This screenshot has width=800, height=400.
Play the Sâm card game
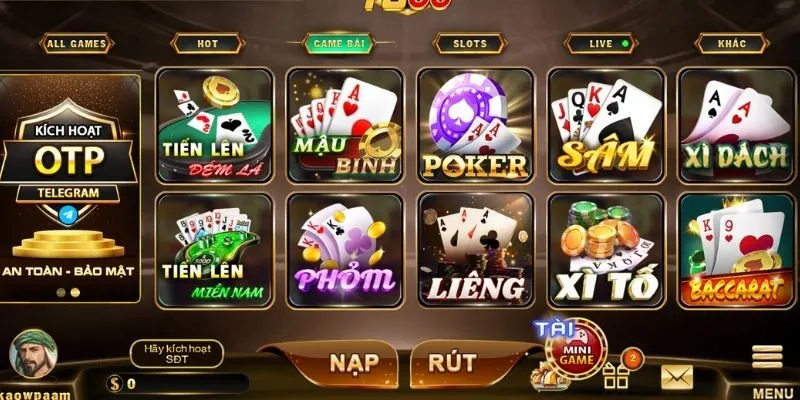coord(606,126)
